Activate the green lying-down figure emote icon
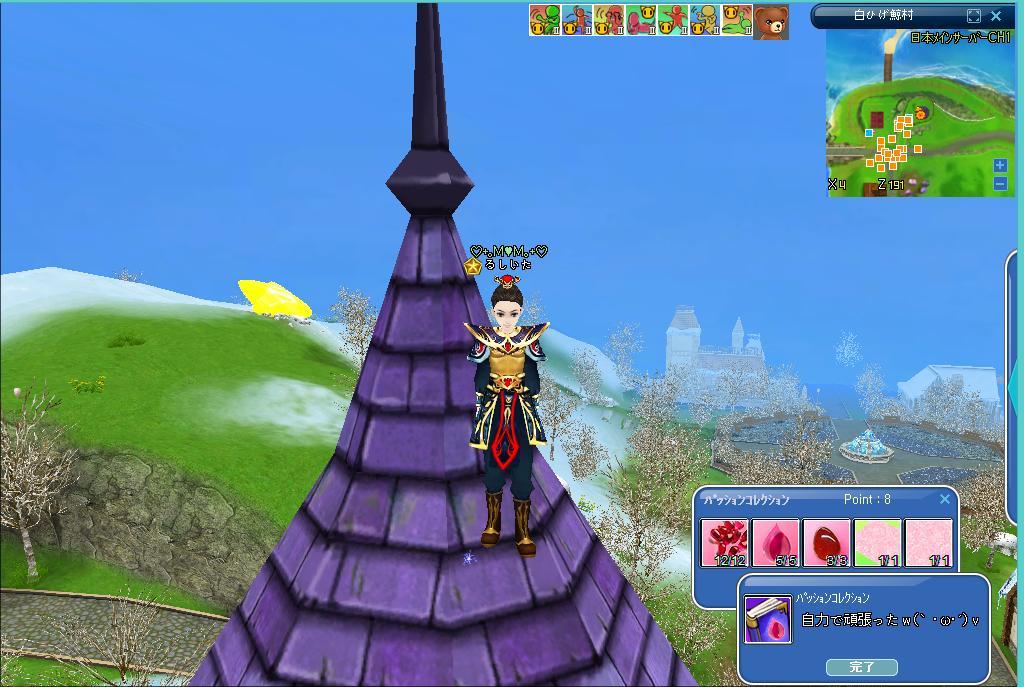Screen dimensions: 1024x687 click(736, 20)
